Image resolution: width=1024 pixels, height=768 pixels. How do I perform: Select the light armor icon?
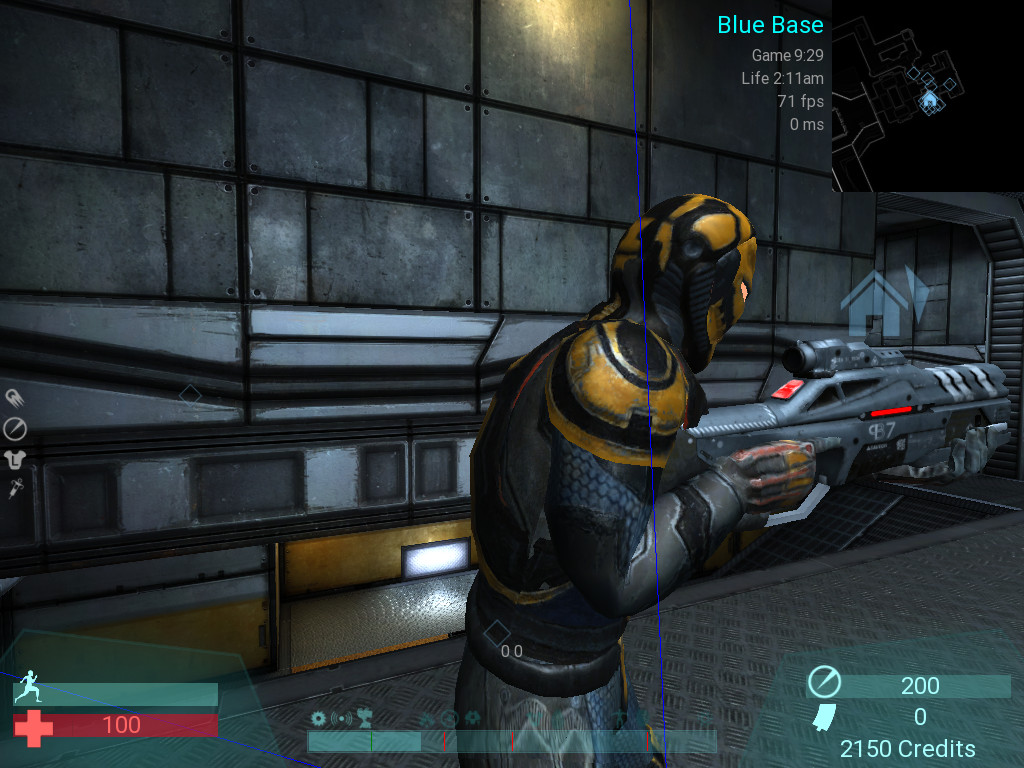coord(15,459)
